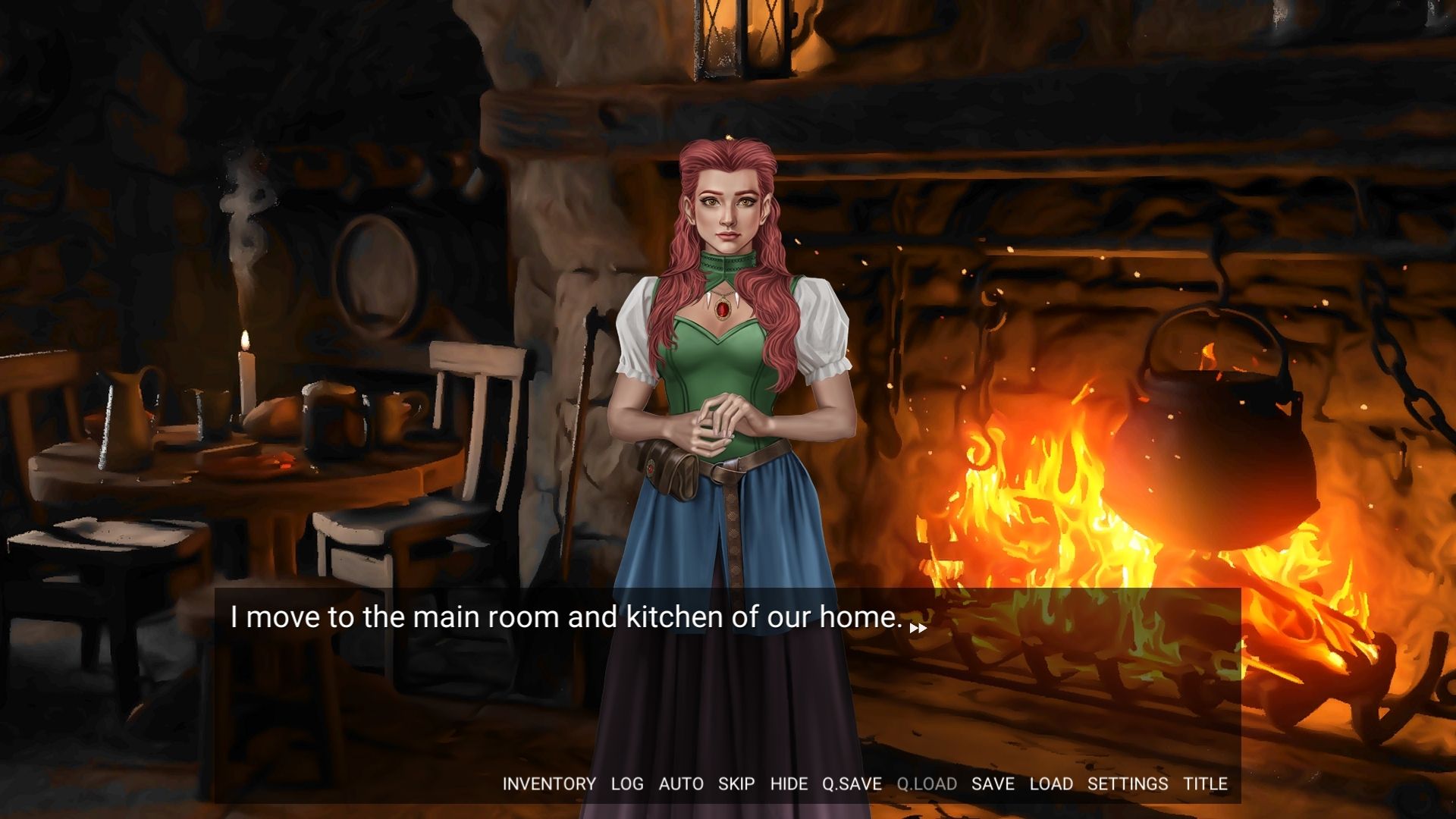Click the double-arrow continue indicator
The height and width of the screenshot is (819, 1456).
pos(918,628)
